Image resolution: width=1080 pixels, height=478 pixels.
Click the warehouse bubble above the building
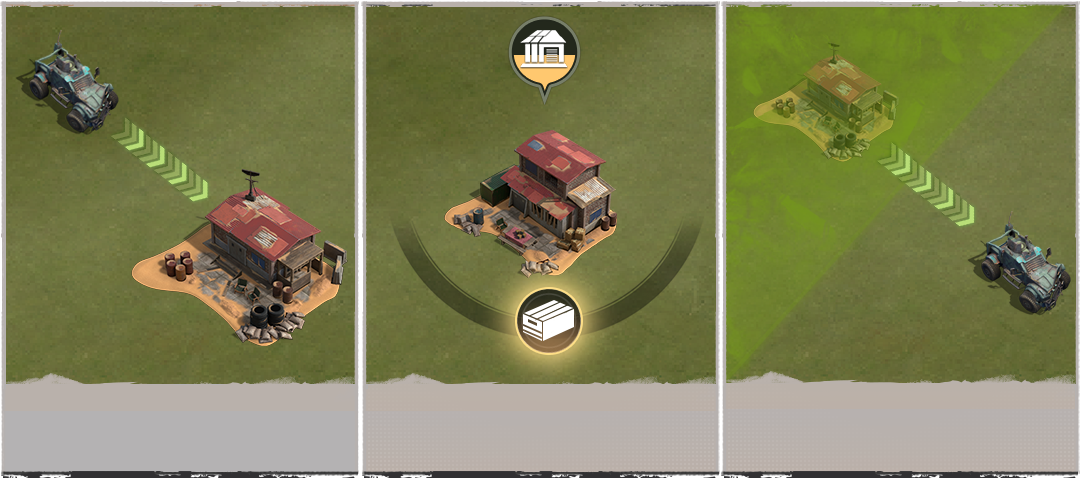[x=544, y=54]
